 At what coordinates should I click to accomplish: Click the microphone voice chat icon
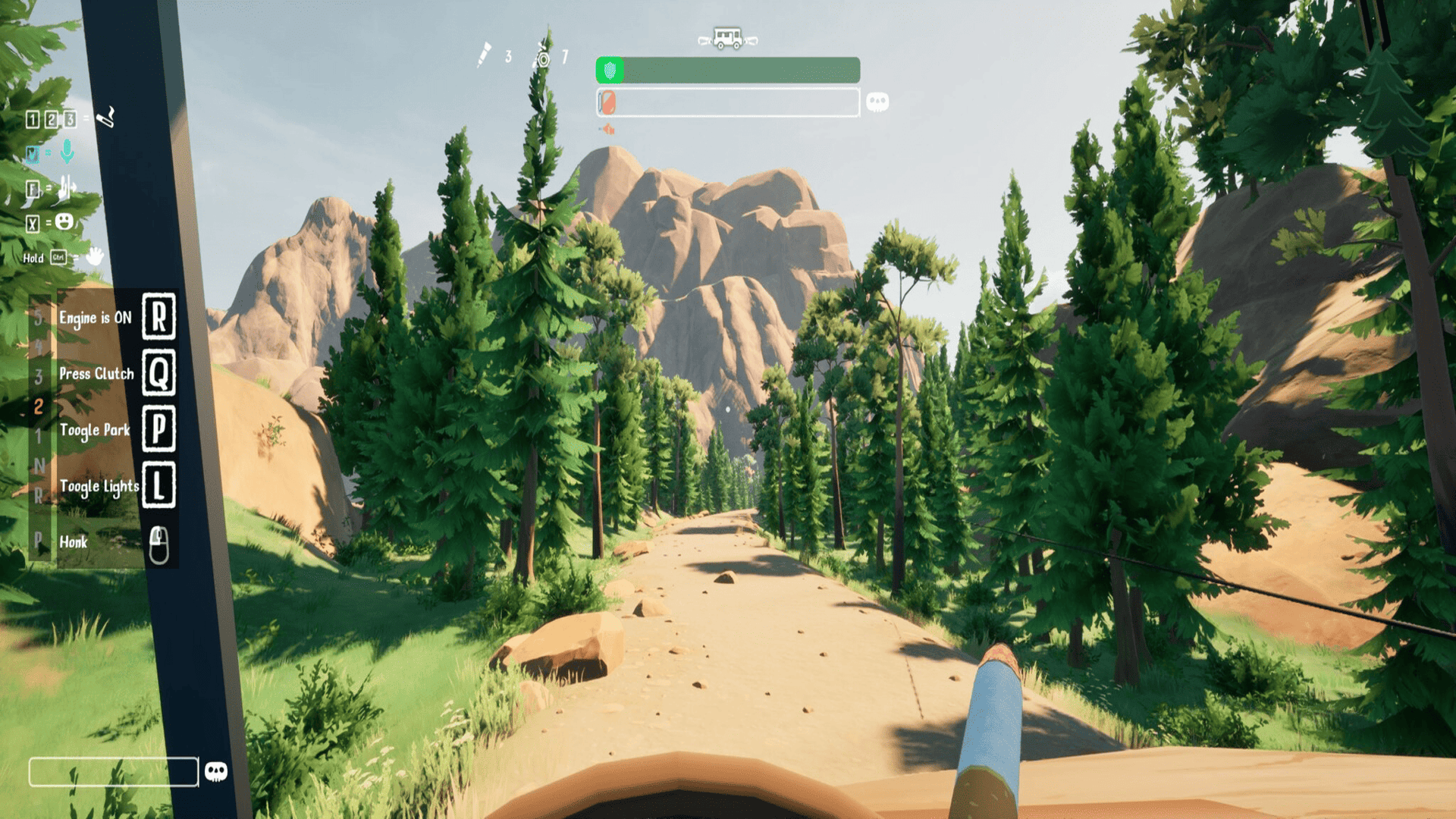pyautogui.click(x=67, y=152)
